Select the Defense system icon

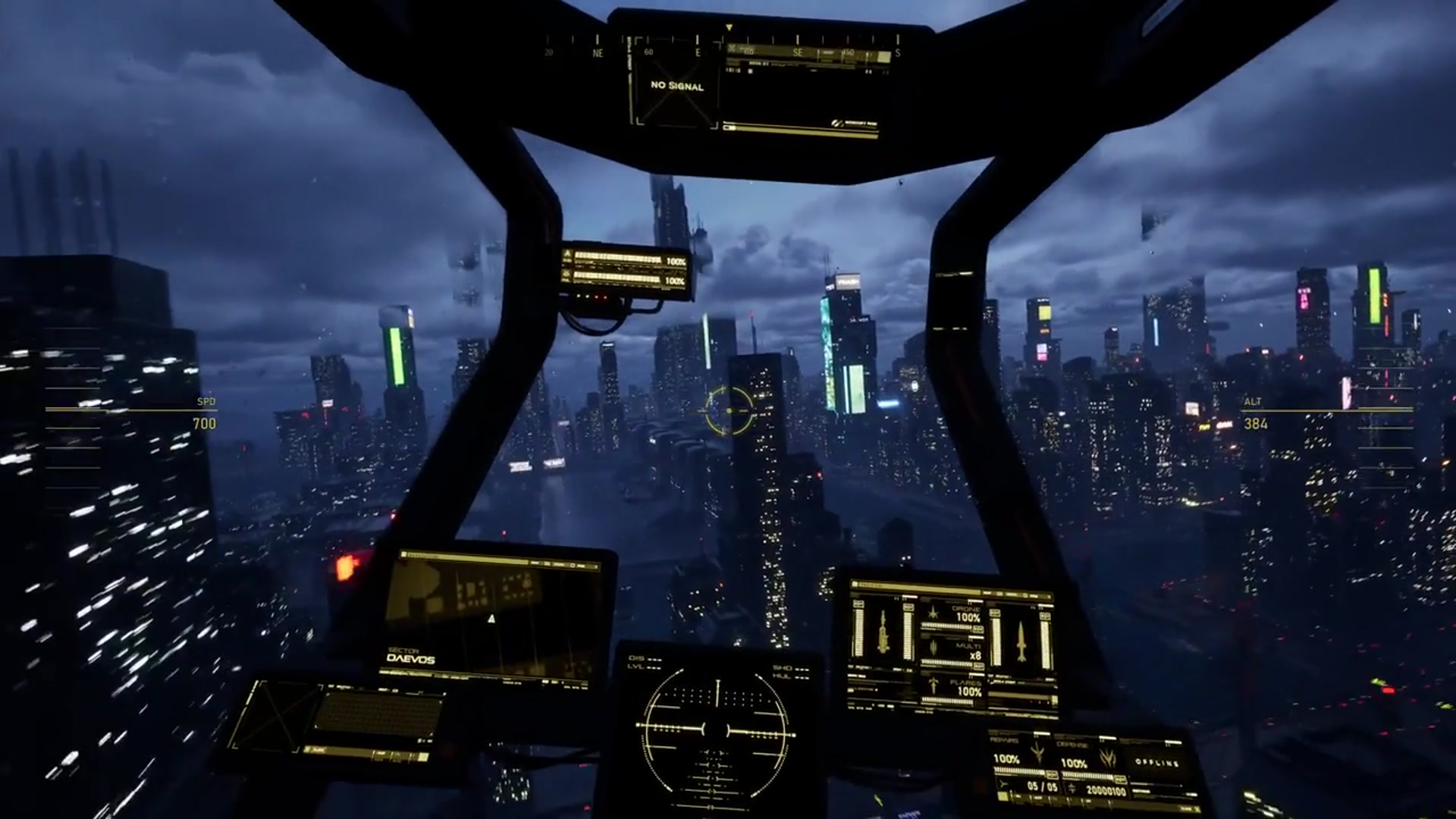point(1107,757)
